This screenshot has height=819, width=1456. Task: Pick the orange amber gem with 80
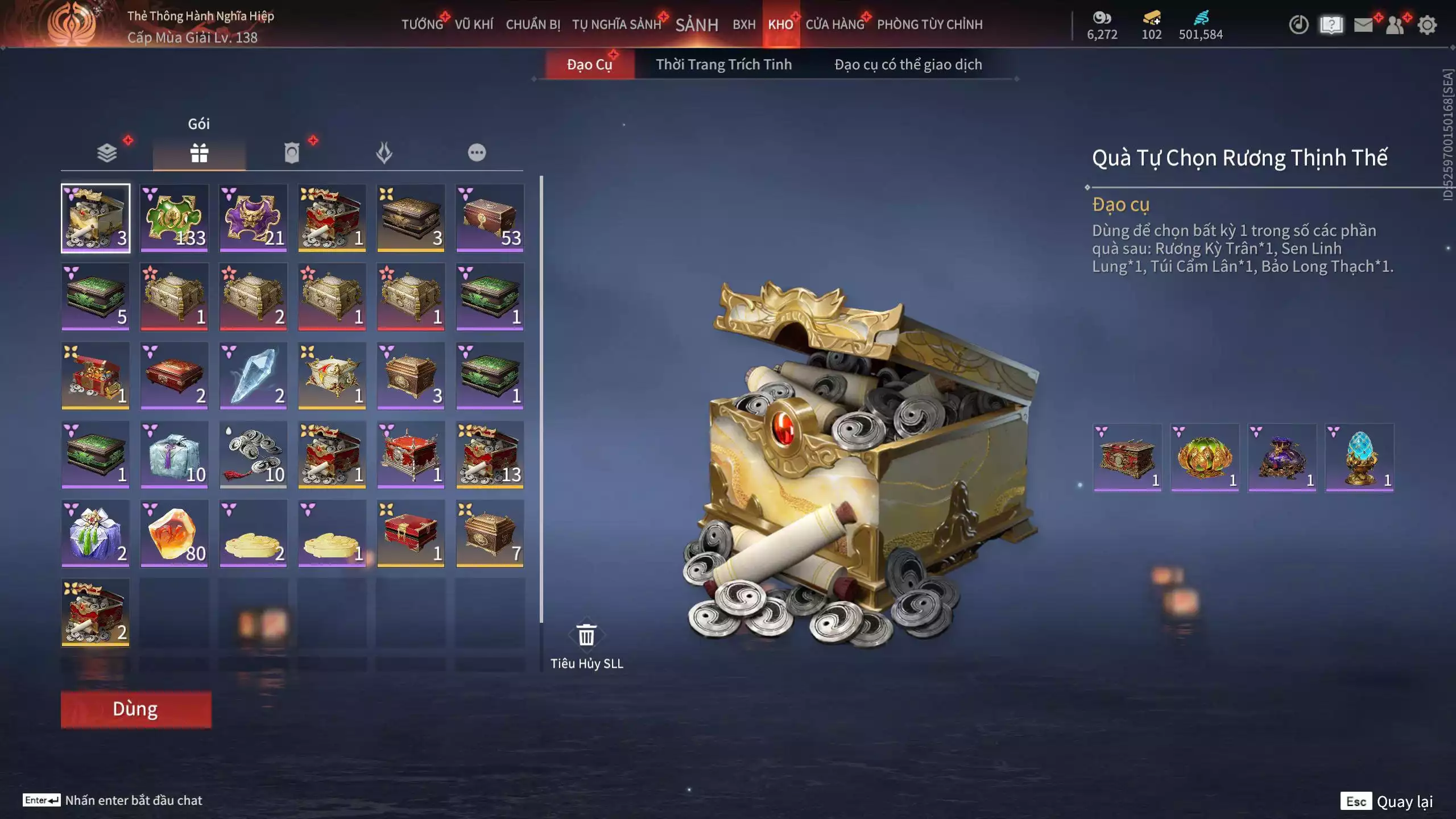point(174,533)
